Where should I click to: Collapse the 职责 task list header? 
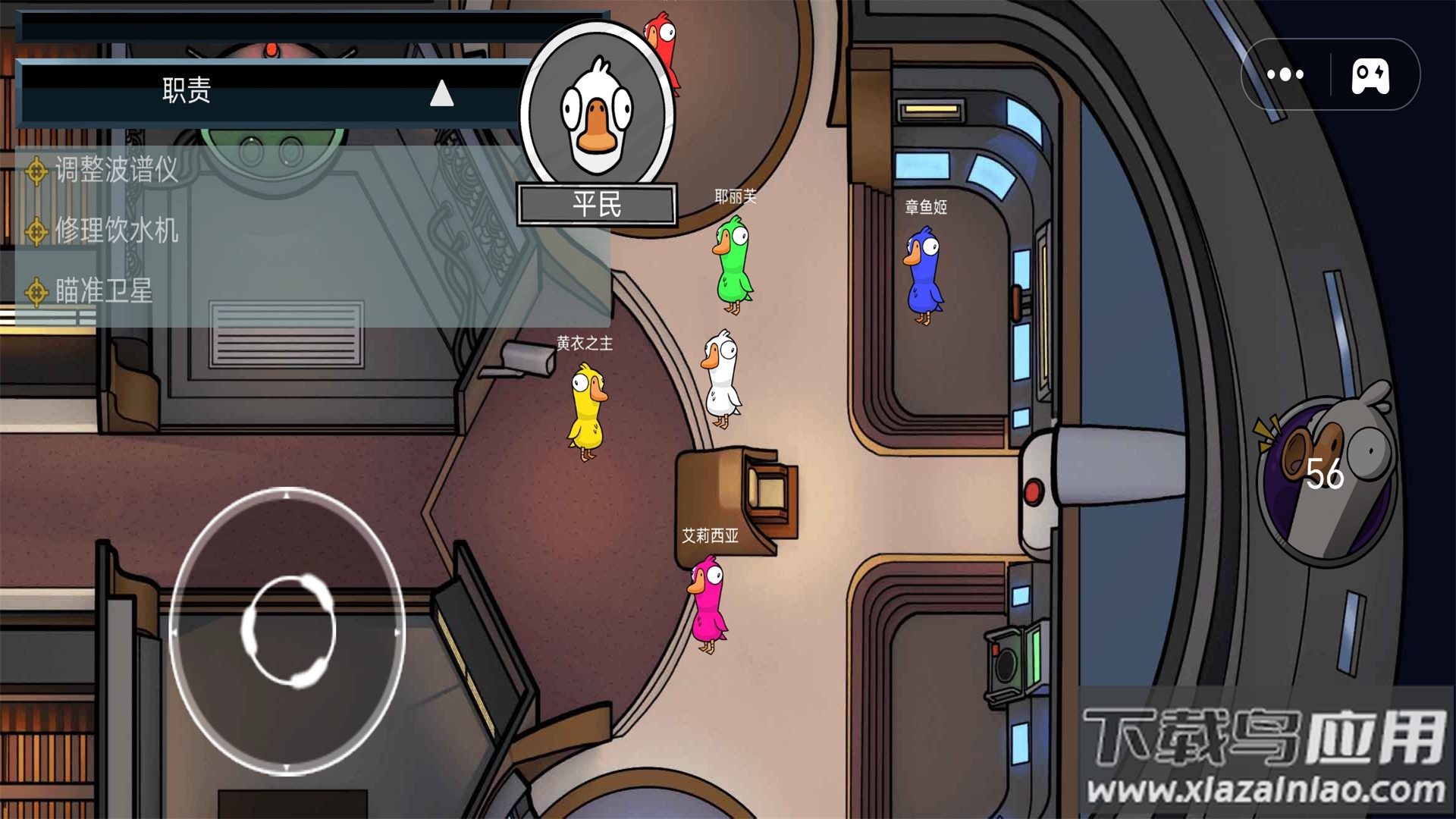(441, 94)
